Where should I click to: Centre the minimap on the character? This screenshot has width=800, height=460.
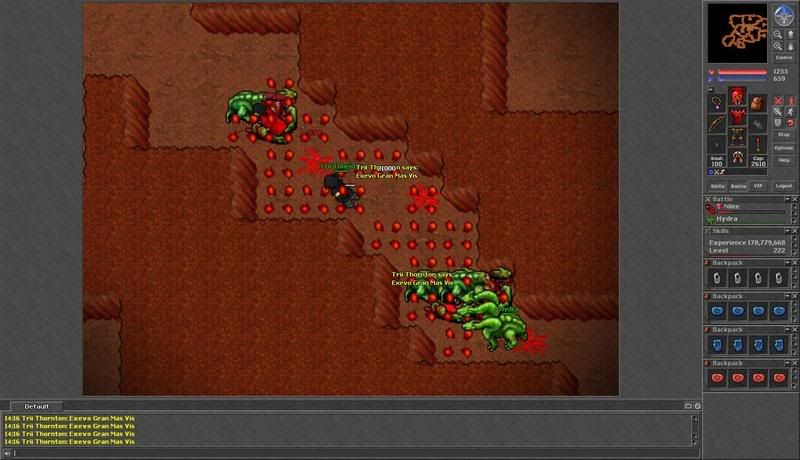(784, 58)
